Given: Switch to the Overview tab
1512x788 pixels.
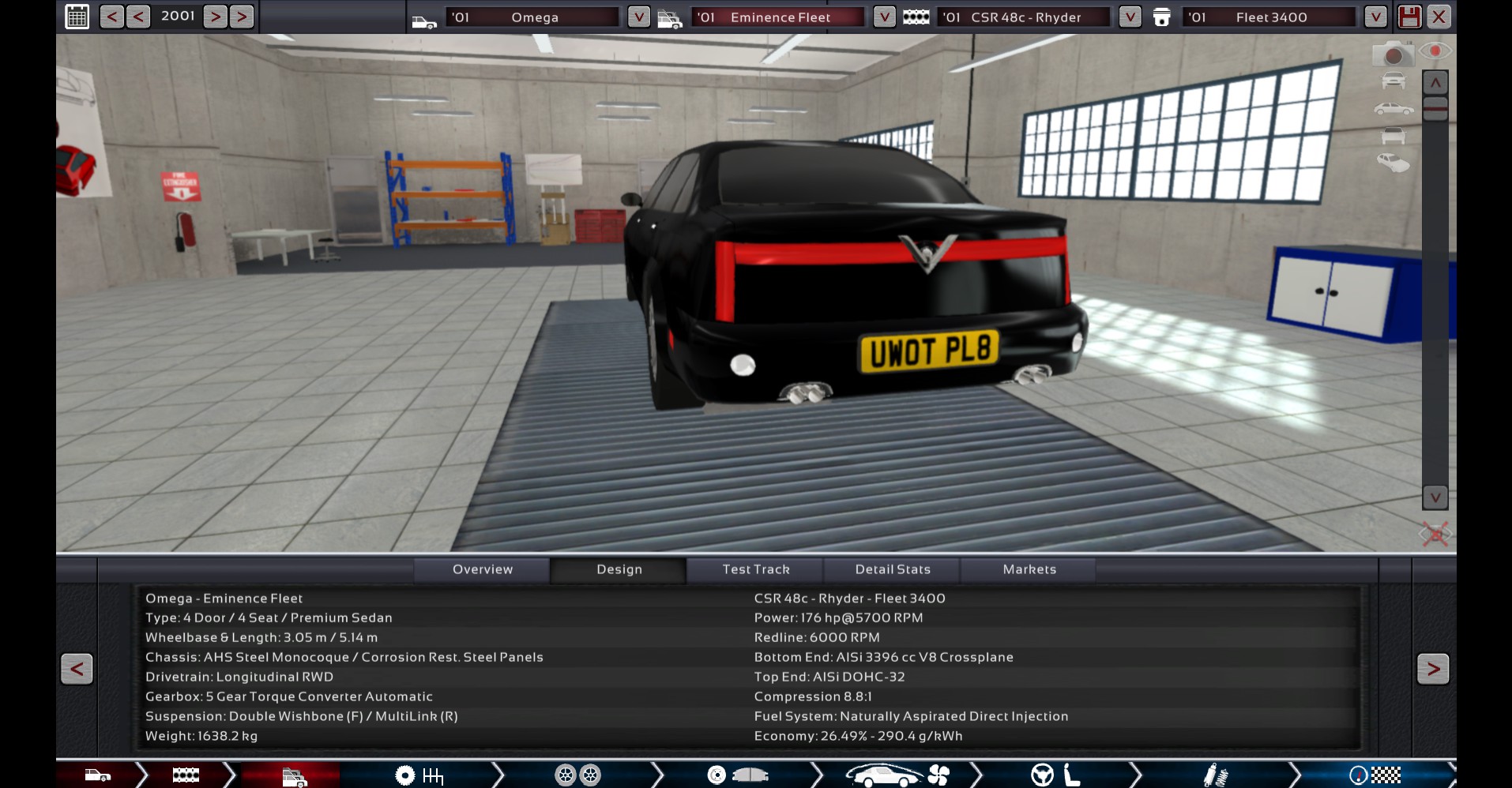Looking at the screenshot, I should click(482, 569).
